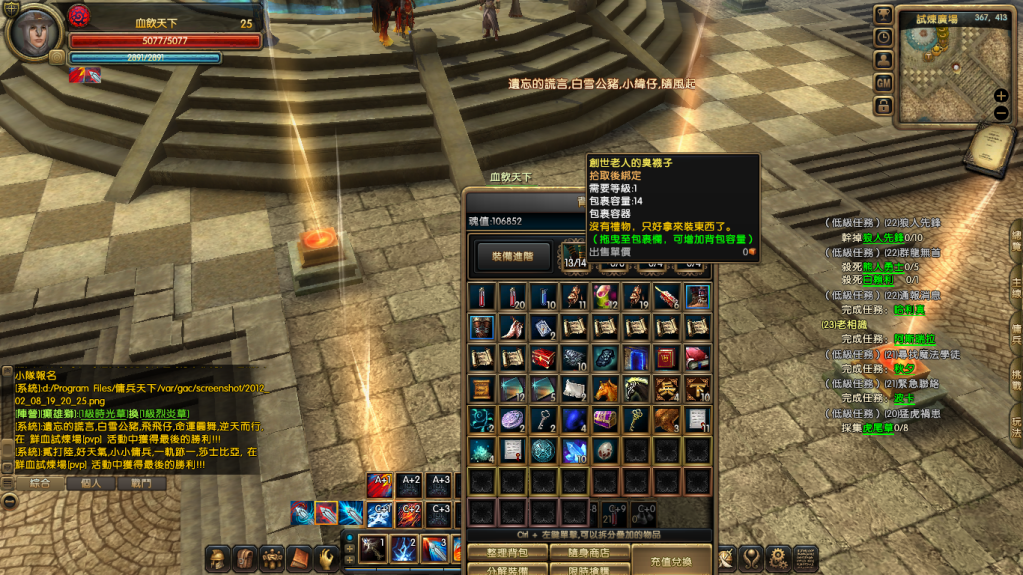
Task: Zoom out the minimap with the minus button
Action: pyautogui.click(x=1001, y=113)
